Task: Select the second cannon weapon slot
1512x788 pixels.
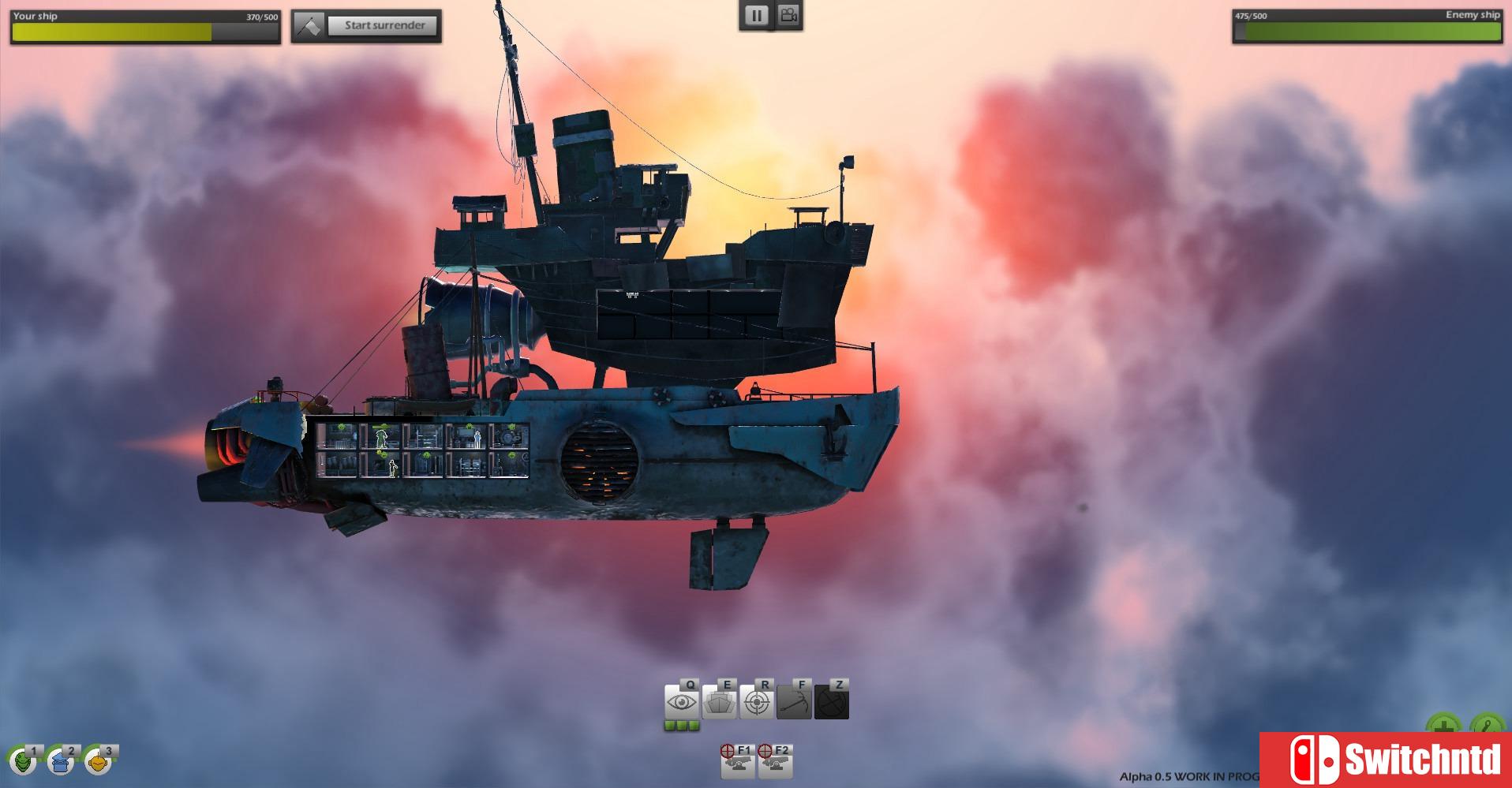Action: [x=775, y=762]
